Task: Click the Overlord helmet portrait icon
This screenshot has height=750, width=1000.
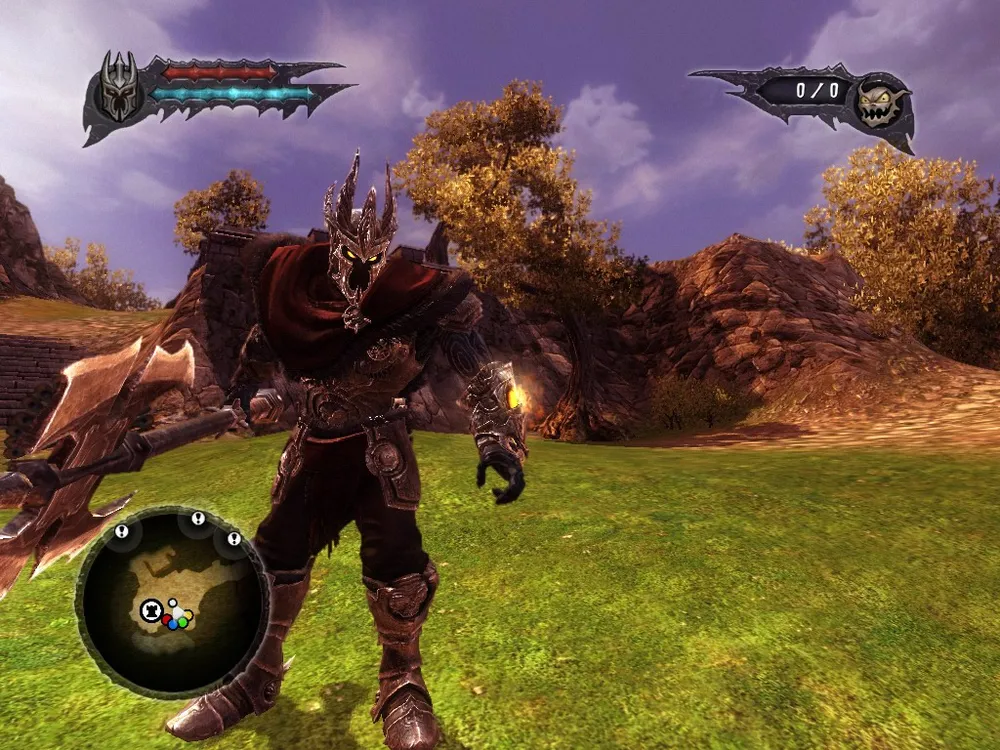Action: coord(120,87)
